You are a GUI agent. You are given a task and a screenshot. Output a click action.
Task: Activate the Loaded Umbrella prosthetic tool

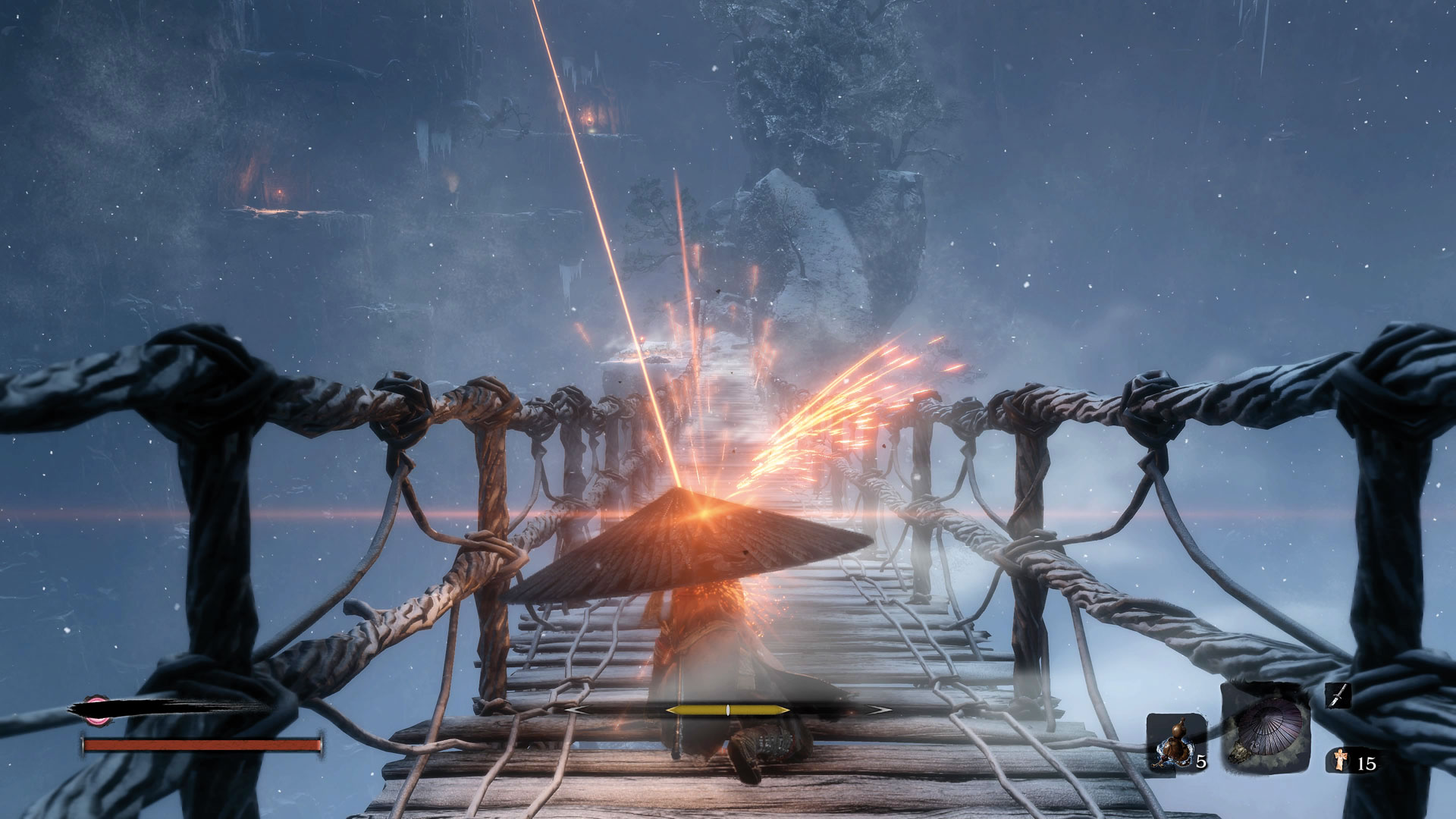pyautogui.click(x=1266, y=728)
